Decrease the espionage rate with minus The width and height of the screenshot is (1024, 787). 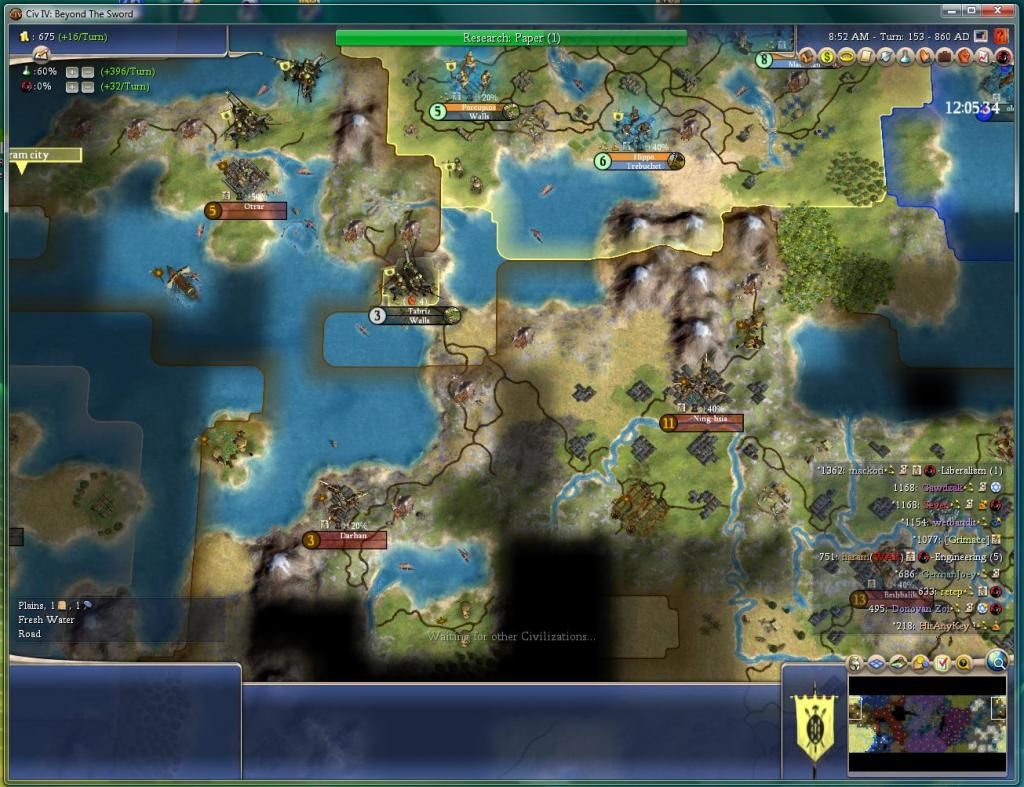point(87,87)
